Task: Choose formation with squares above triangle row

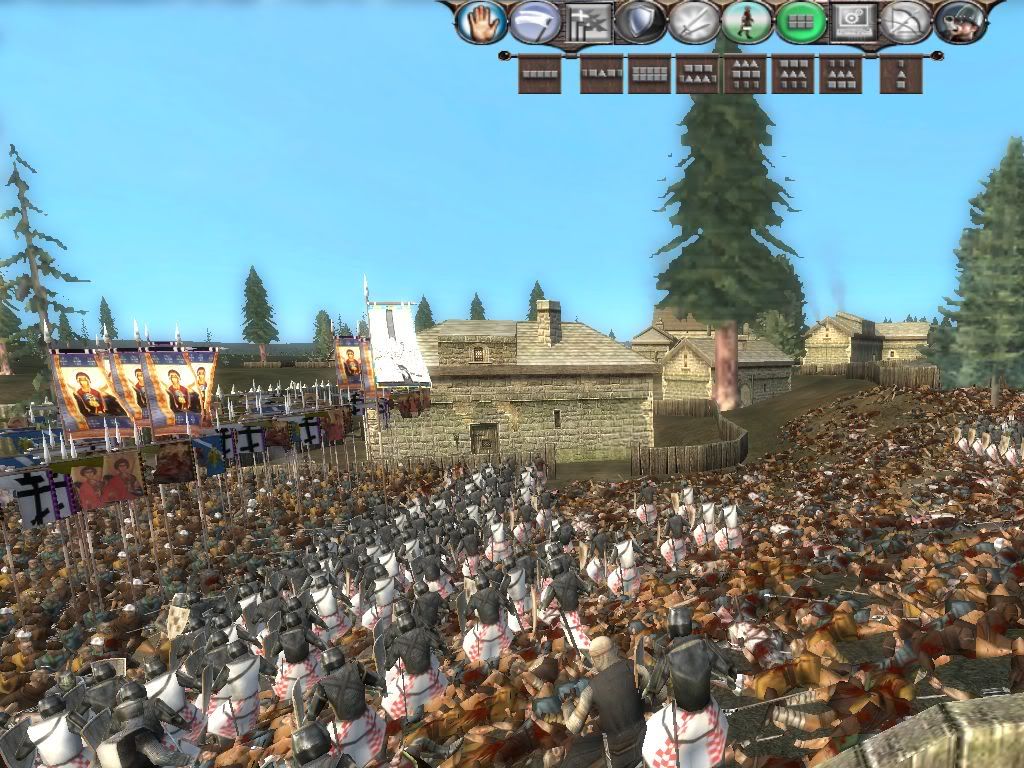Action: (697, 74)
